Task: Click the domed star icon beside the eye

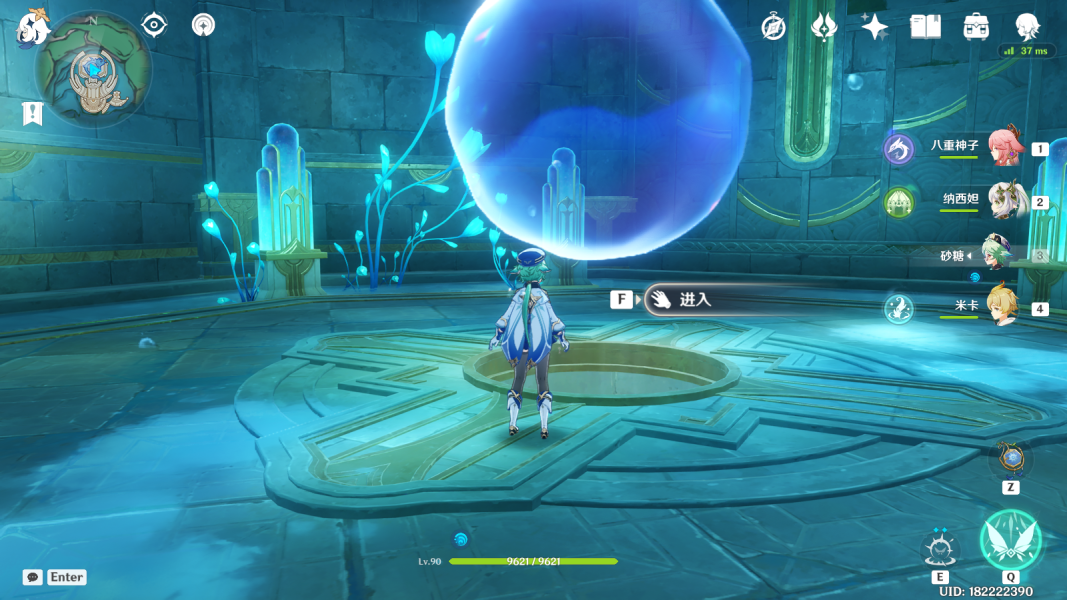Action: (203, 25)
